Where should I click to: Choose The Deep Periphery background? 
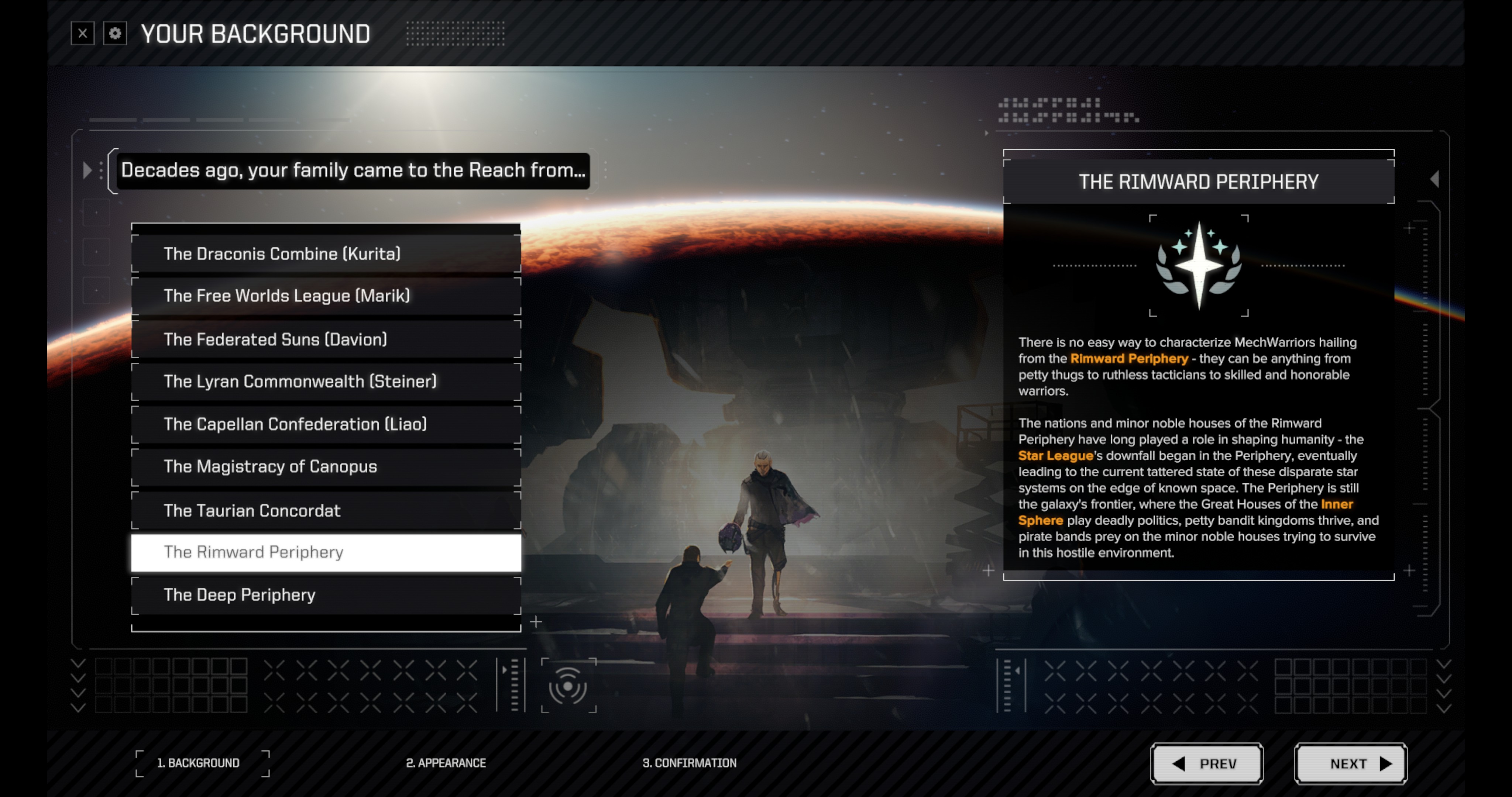(326, 594)
